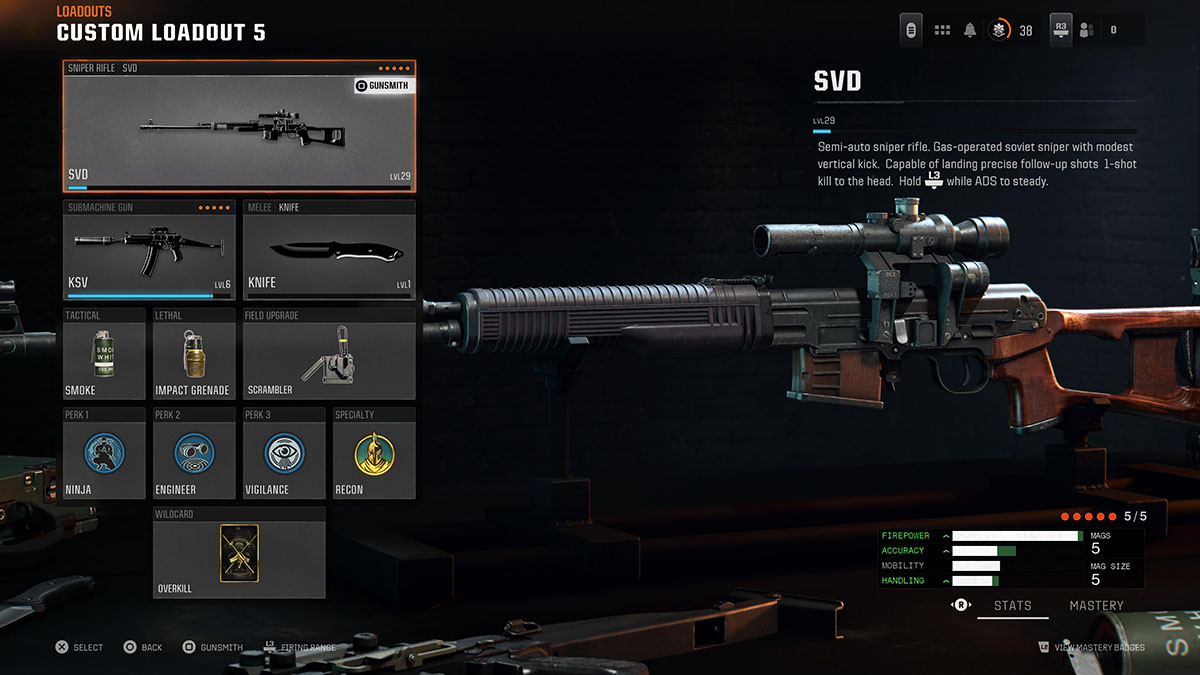Change the Engineer perk

pos(194,453)
